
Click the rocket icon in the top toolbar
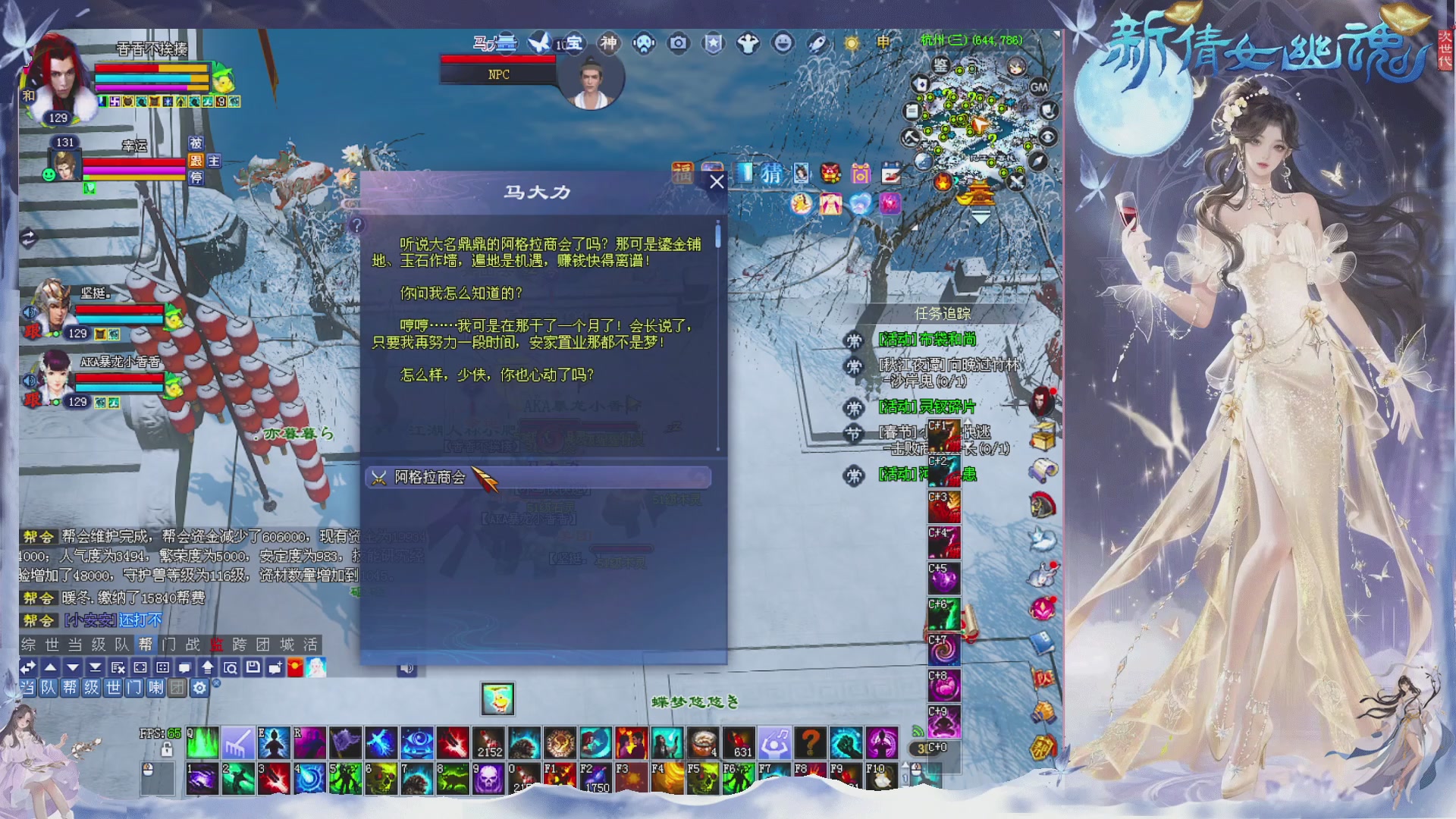(817, 44)
